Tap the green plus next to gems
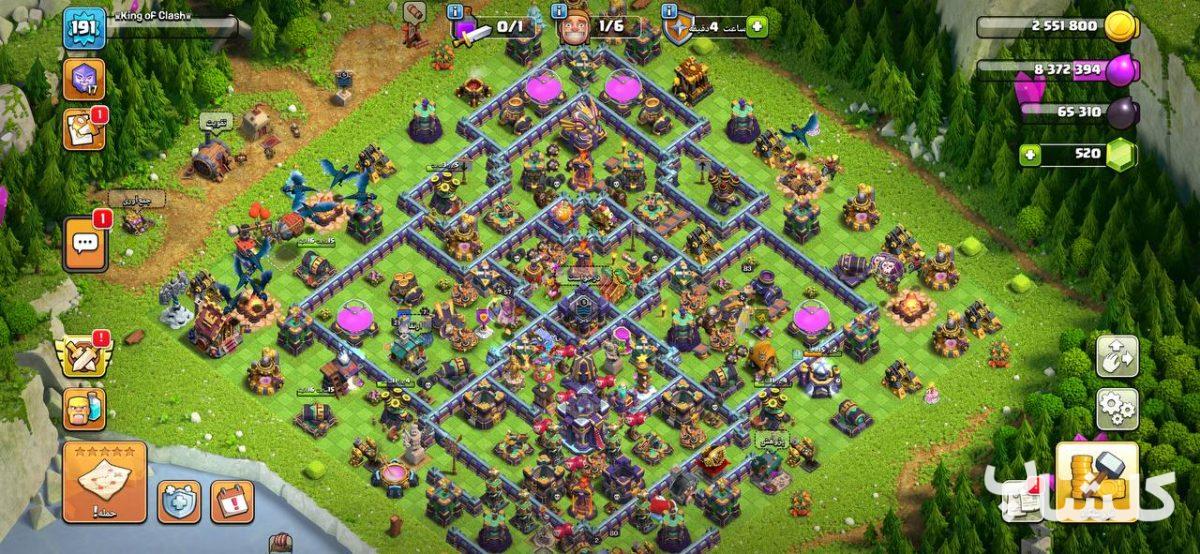 (1029, 155)
